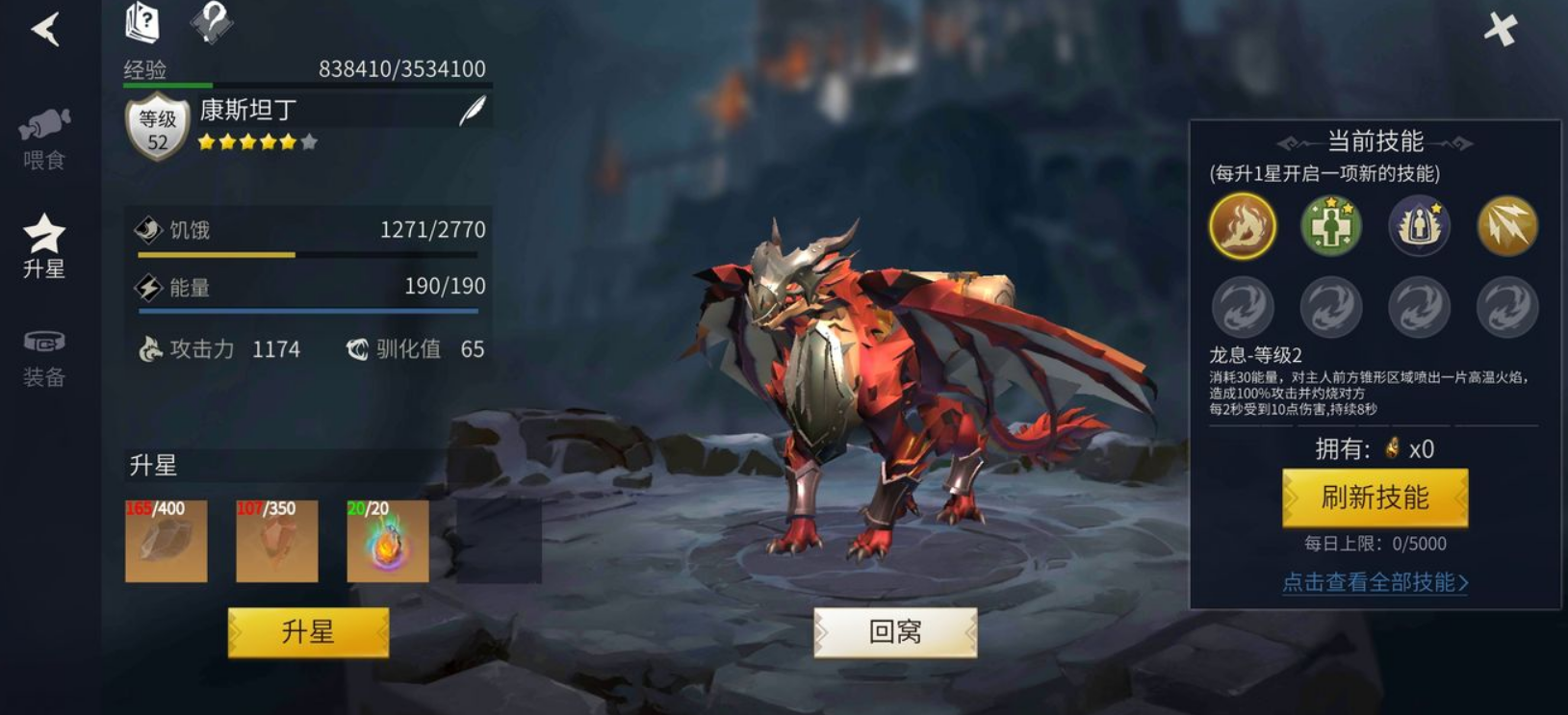Click the 刷新技能 refresh skills button
Image resolution: width=1568 pixels, height=715 pixels.
(x=1375, y=498)
